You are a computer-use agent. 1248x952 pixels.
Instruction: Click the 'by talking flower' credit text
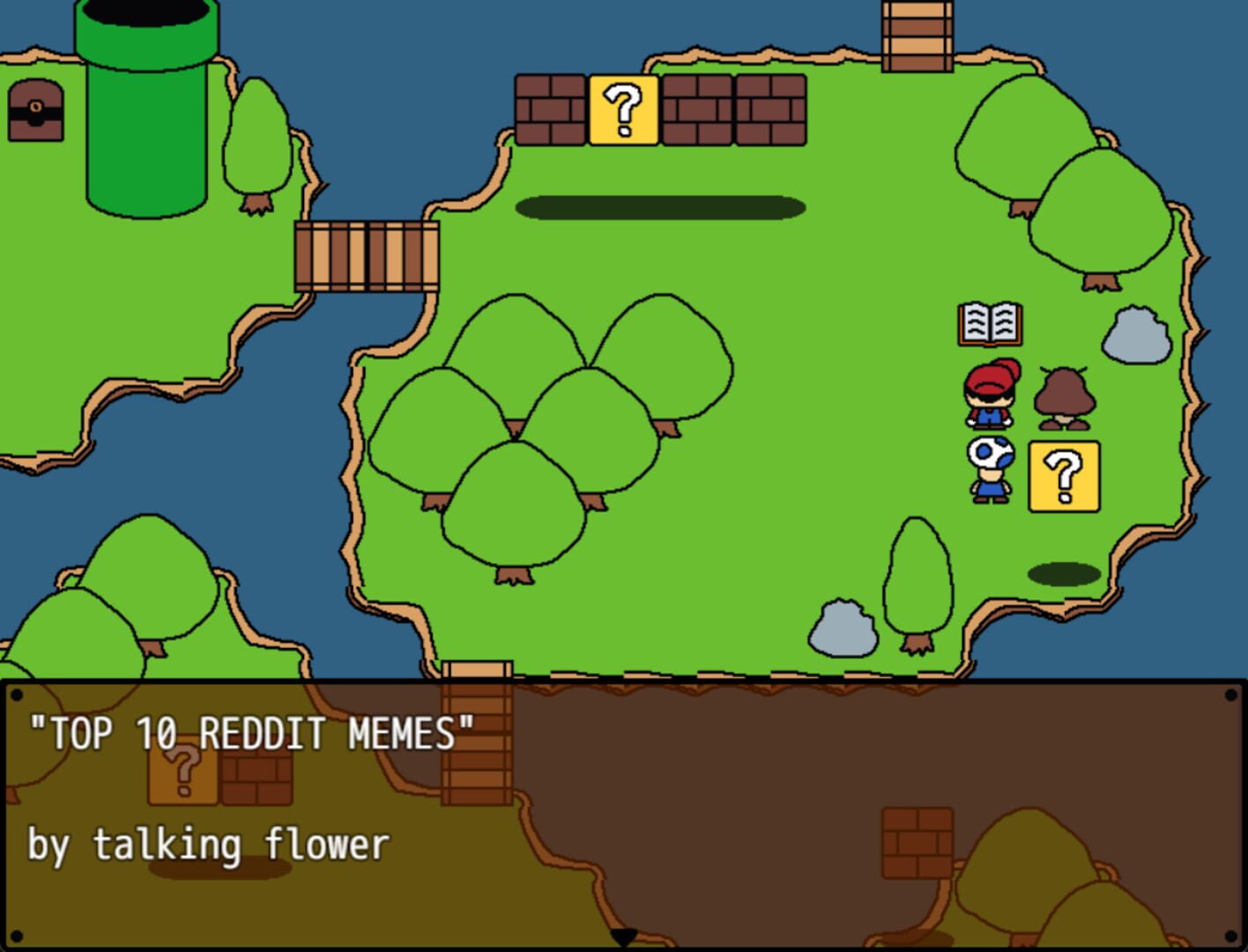(207, 843)
